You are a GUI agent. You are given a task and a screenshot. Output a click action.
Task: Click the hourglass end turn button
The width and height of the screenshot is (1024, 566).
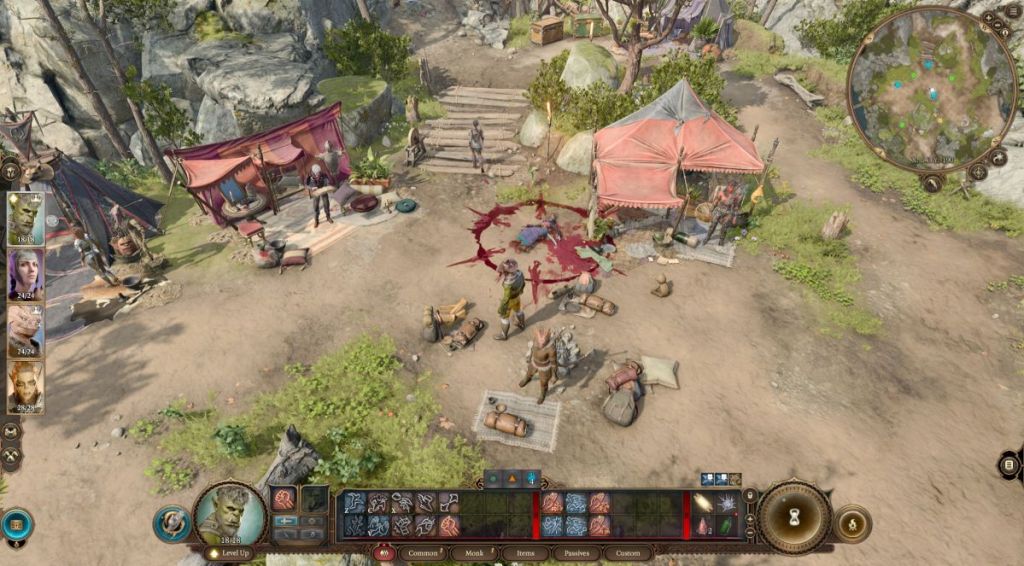(794, 517)
